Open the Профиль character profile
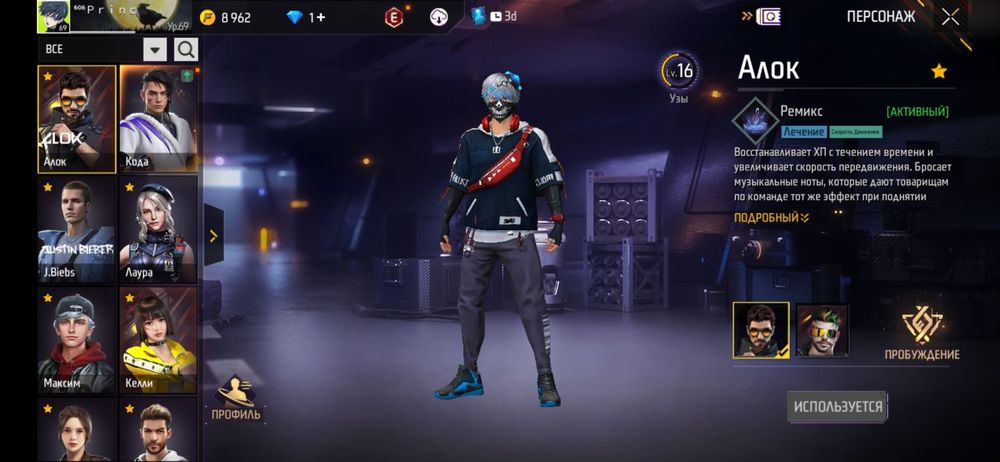The width and height of the screenshot is (1000, 462). (236, 397)
